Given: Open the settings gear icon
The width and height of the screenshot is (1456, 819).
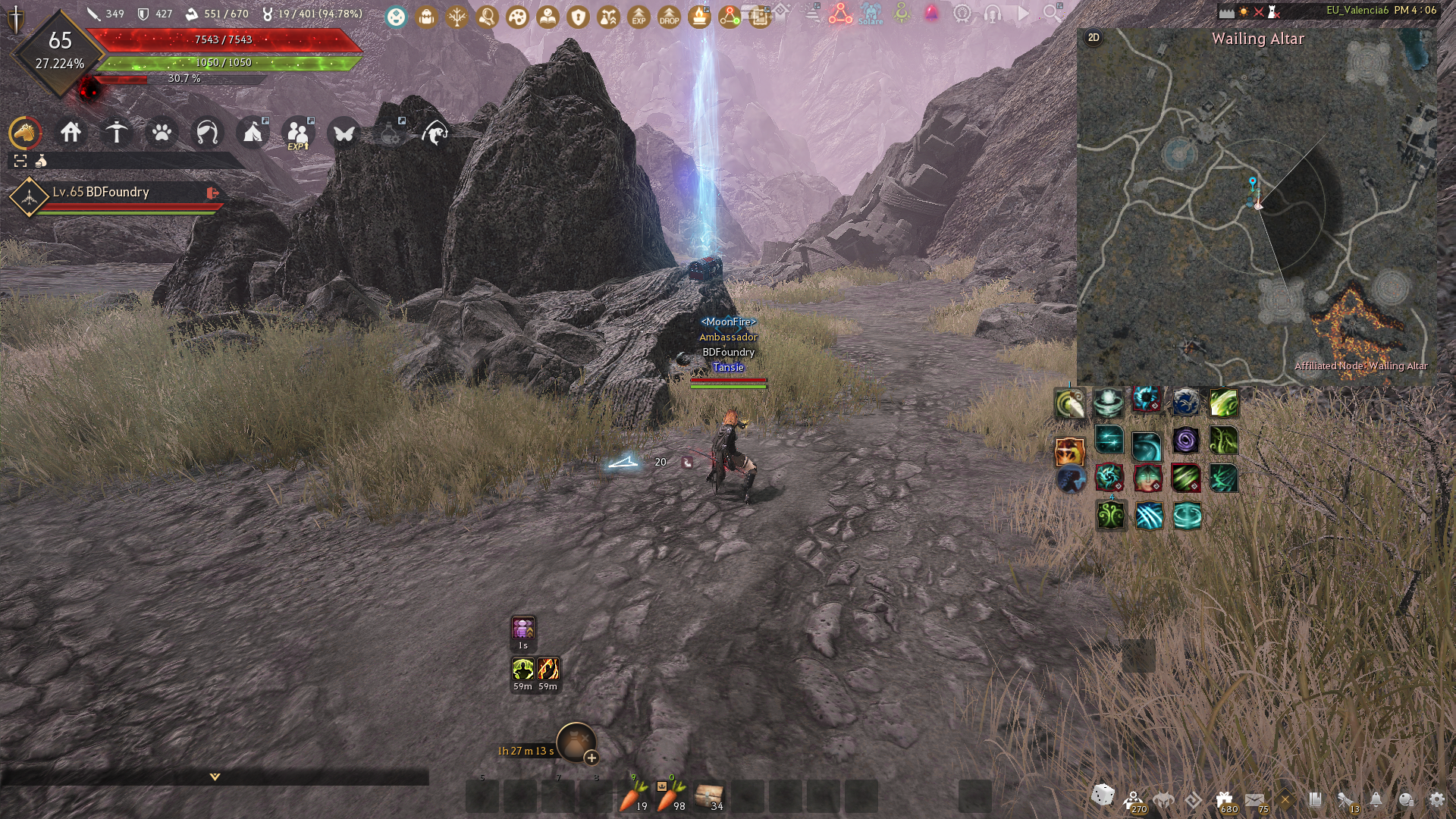Looking at the screenshot, I should (1436, 799).
